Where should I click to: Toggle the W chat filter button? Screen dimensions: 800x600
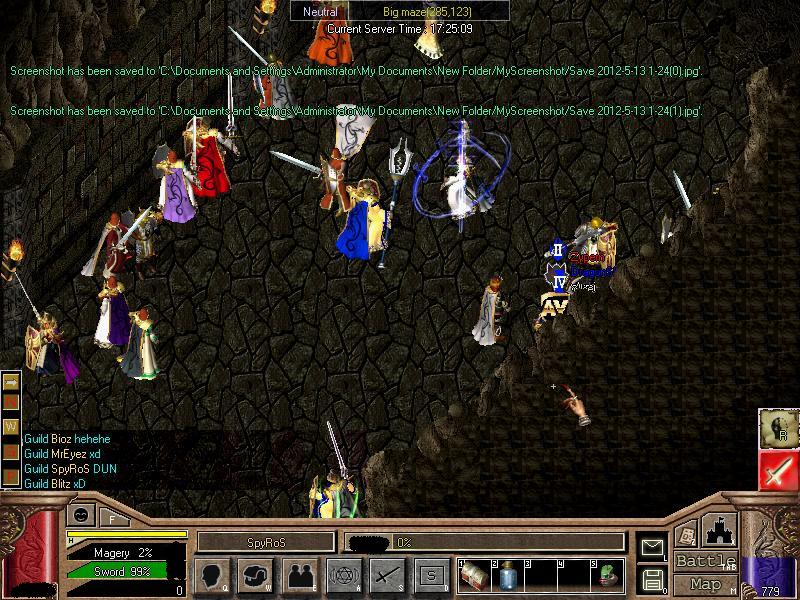click(12, 426)
